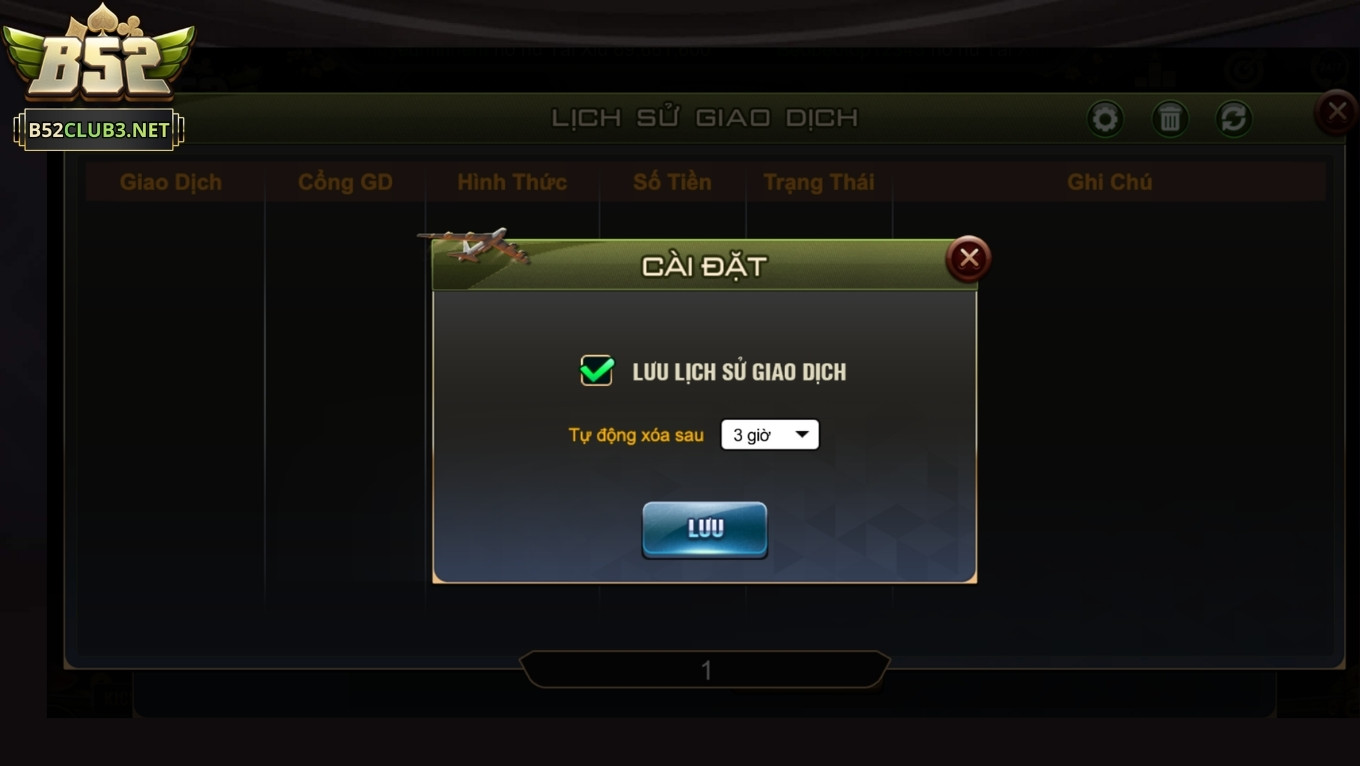Expand the Tự động xóa sau time selector
The image size is (1360, 766).
click(x=770, y=434)
